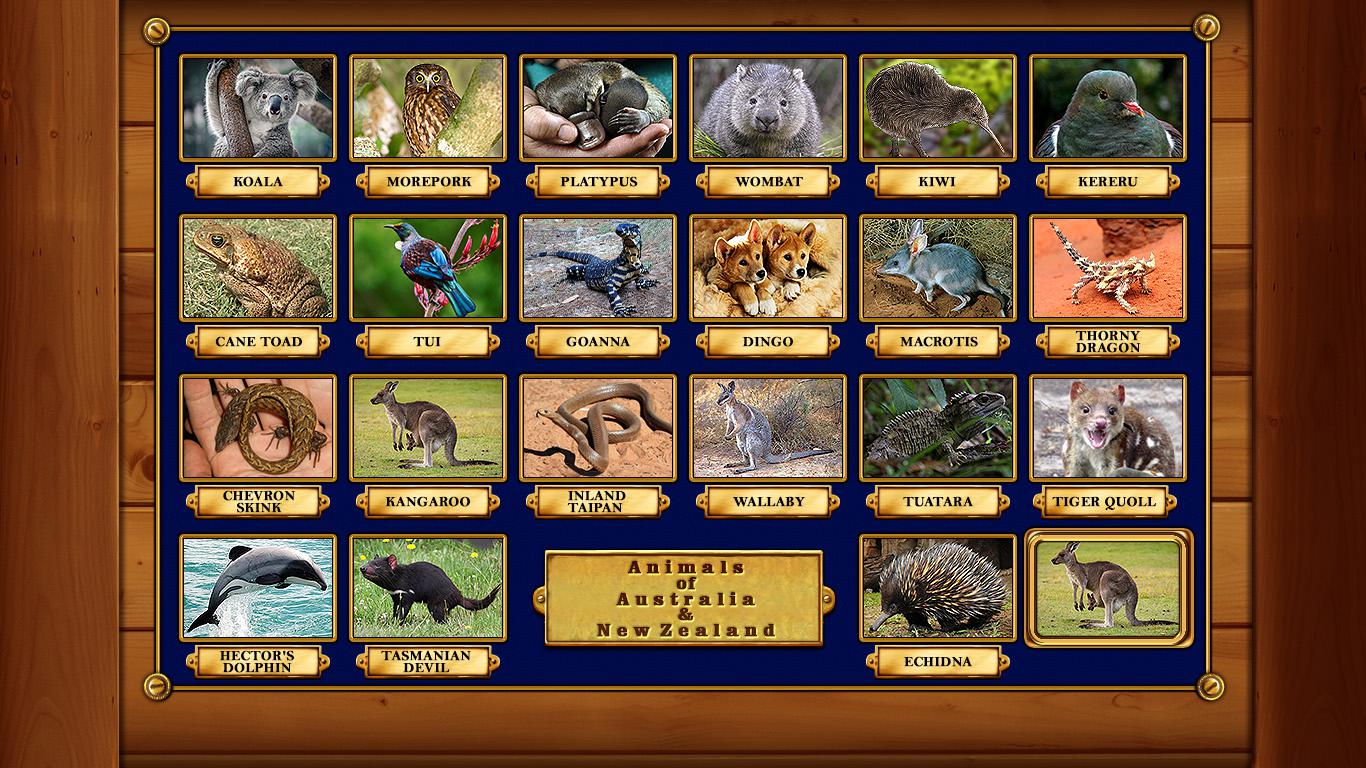Click the TASMANIAN DEVIL name plate
1366x768 pixels.
pos(428,662)
